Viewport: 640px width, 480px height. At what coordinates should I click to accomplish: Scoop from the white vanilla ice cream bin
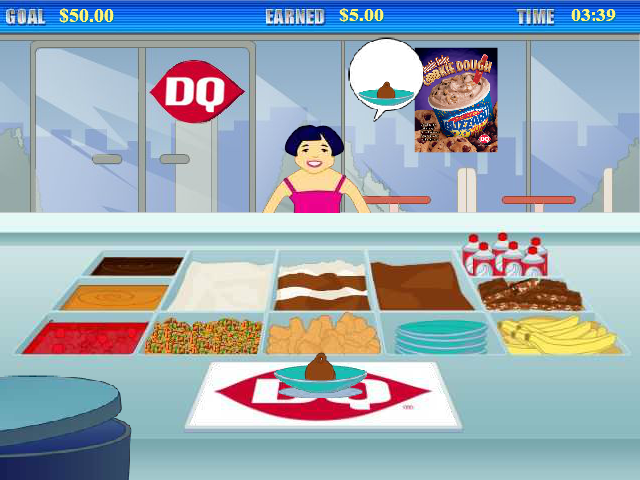pyautogui.click(x=224, y=285)
